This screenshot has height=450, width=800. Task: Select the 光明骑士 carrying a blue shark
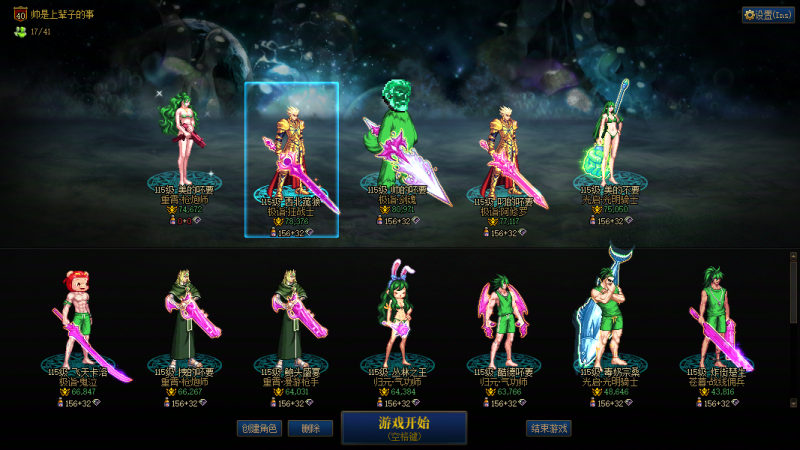coord(610,315)
